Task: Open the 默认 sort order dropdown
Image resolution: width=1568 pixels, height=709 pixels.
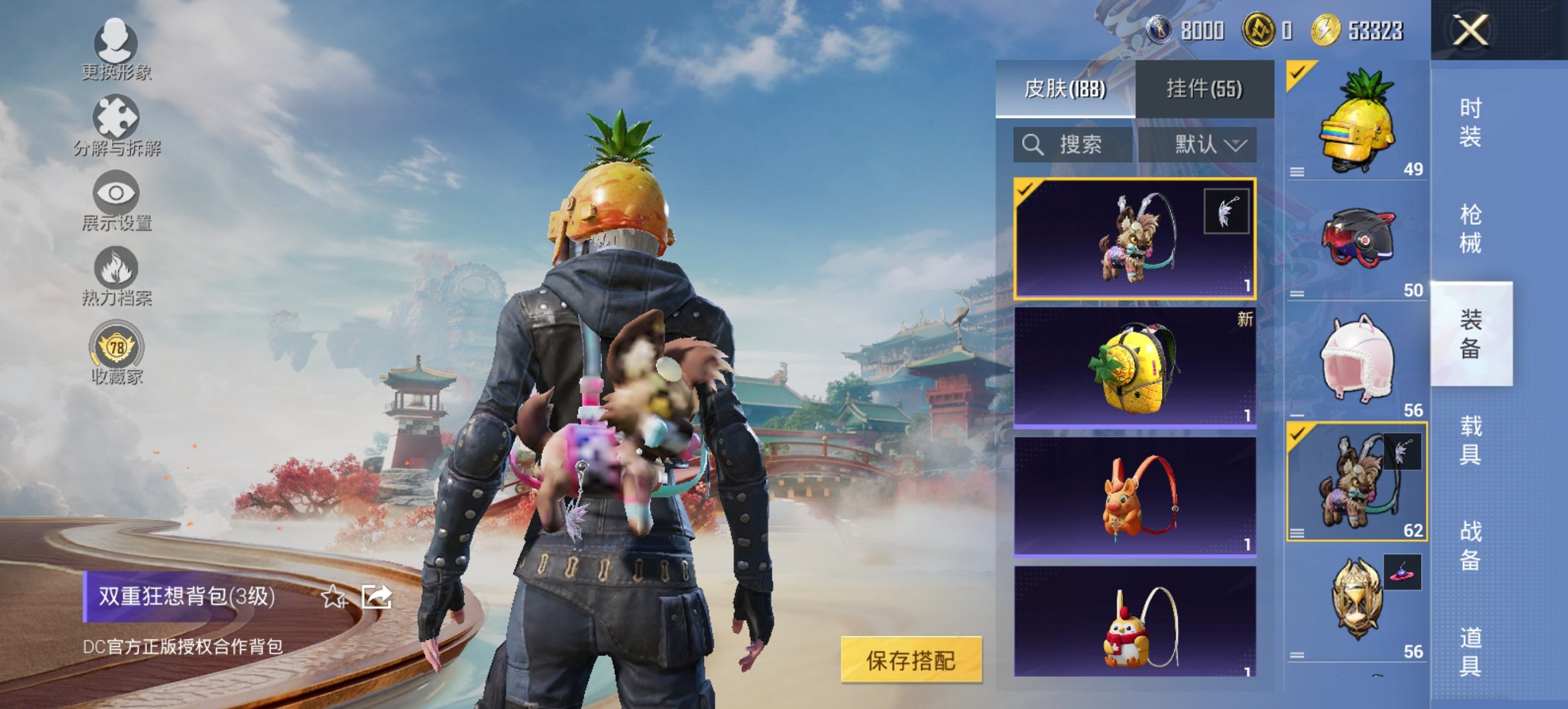Action: coord(1211,146)
